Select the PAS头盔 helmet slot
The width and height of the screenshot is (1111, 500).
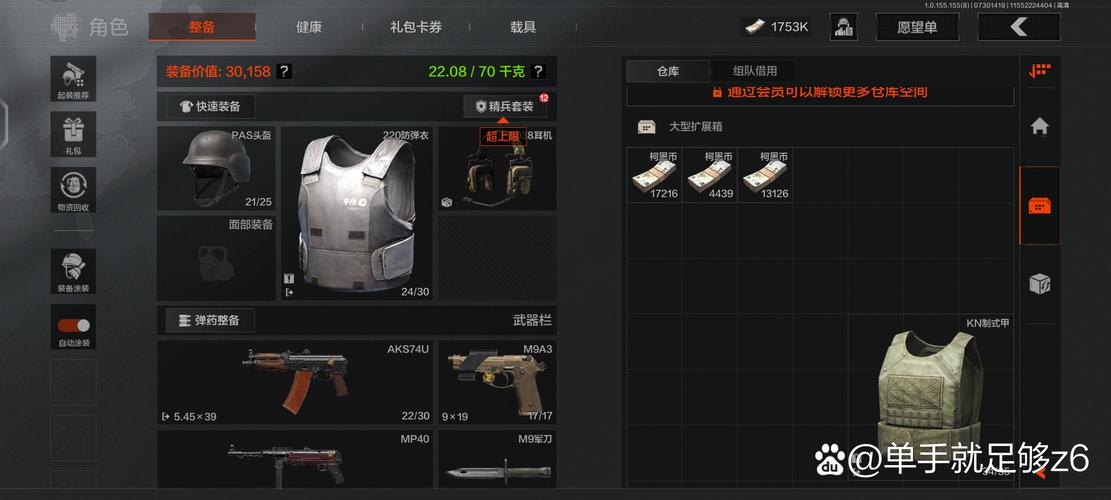(x=217, y=168)
